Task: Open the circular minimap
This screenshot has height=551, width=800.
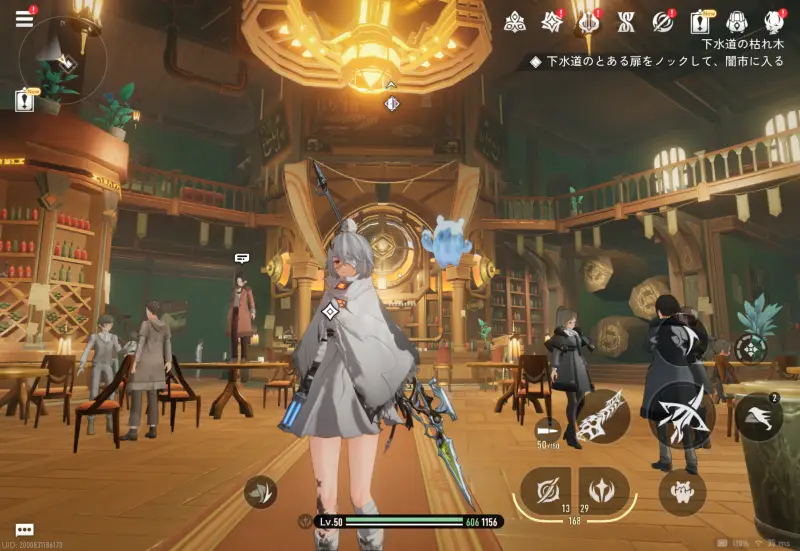Action: pyautogui.click(x=62, y=61)
